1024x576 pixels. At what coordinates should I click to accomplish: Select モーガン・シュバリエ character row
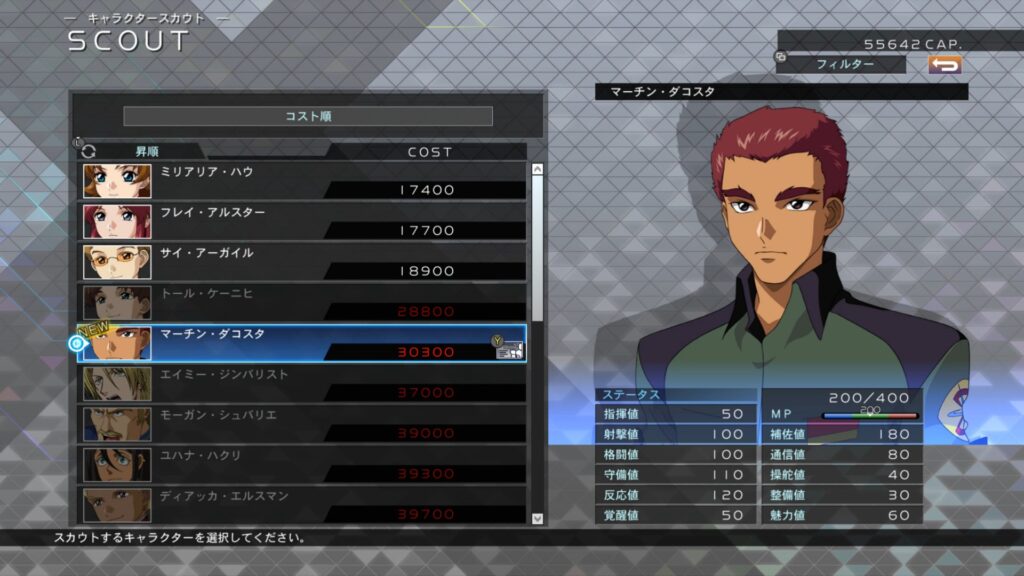click(303, 425)
